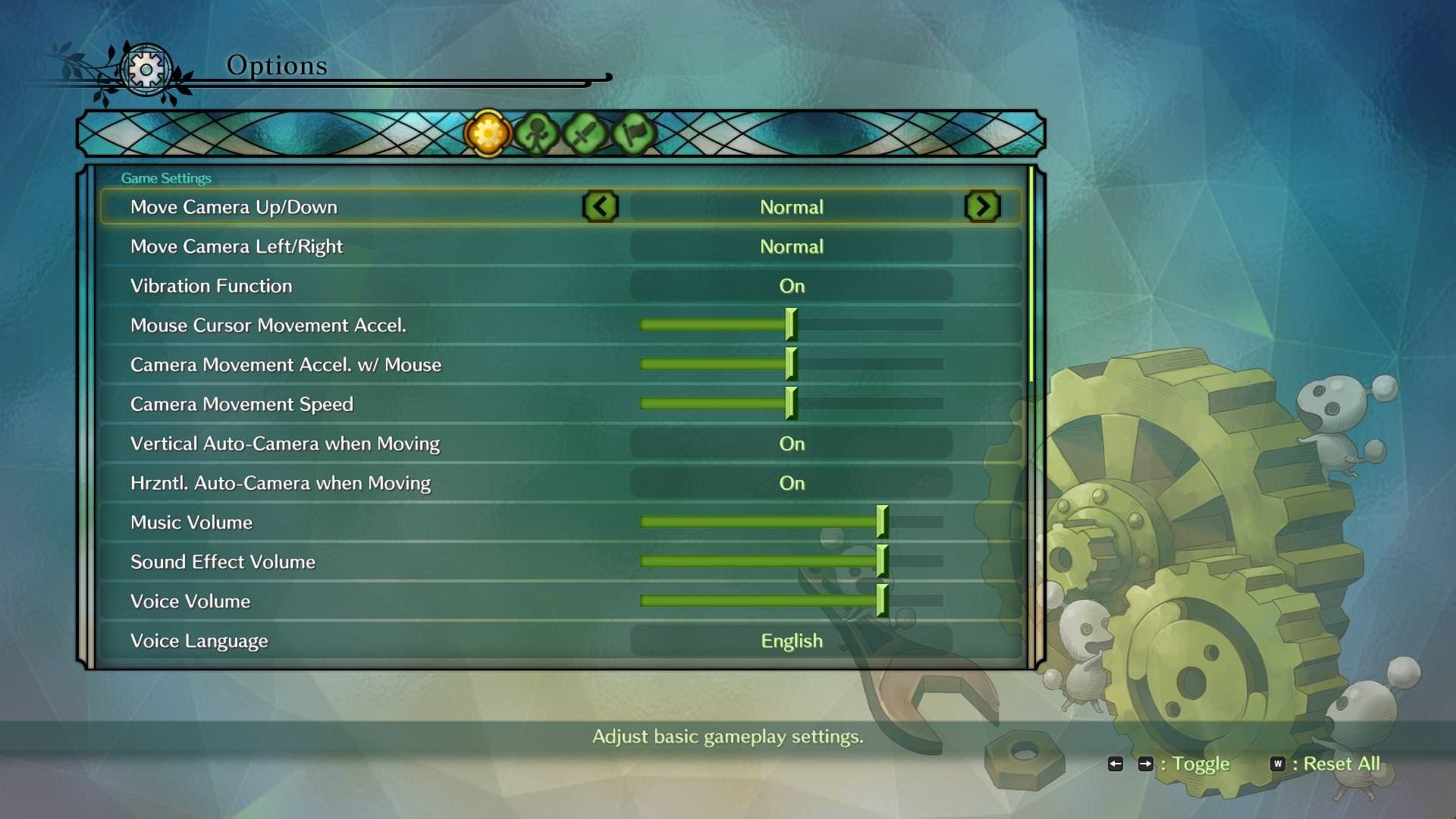Toggle the Vibration Function setting
This screenshot has width=1456, height=819.
[791, 286]
